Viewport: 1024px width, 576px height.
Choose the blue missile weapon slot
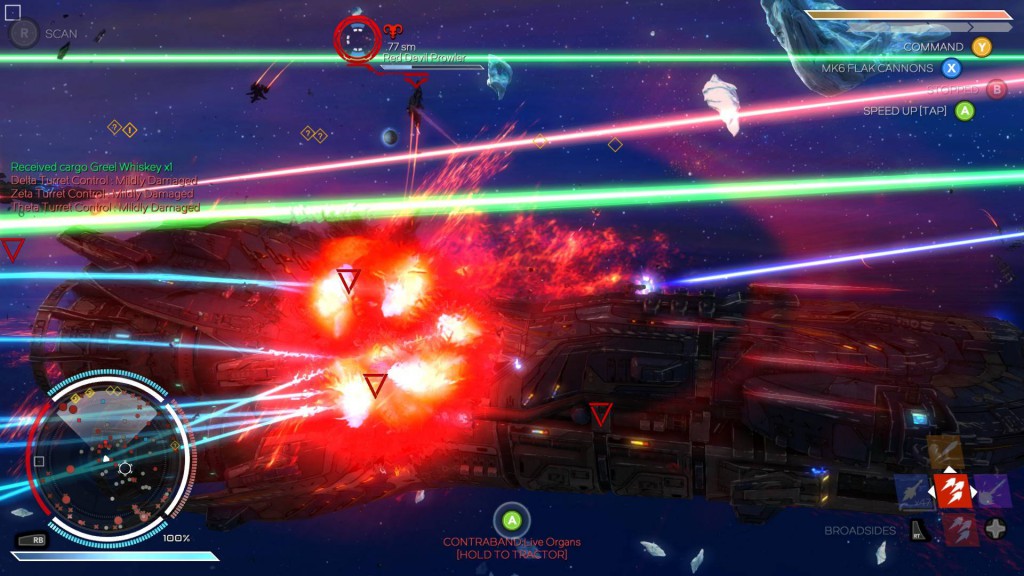tap(913, 492)
